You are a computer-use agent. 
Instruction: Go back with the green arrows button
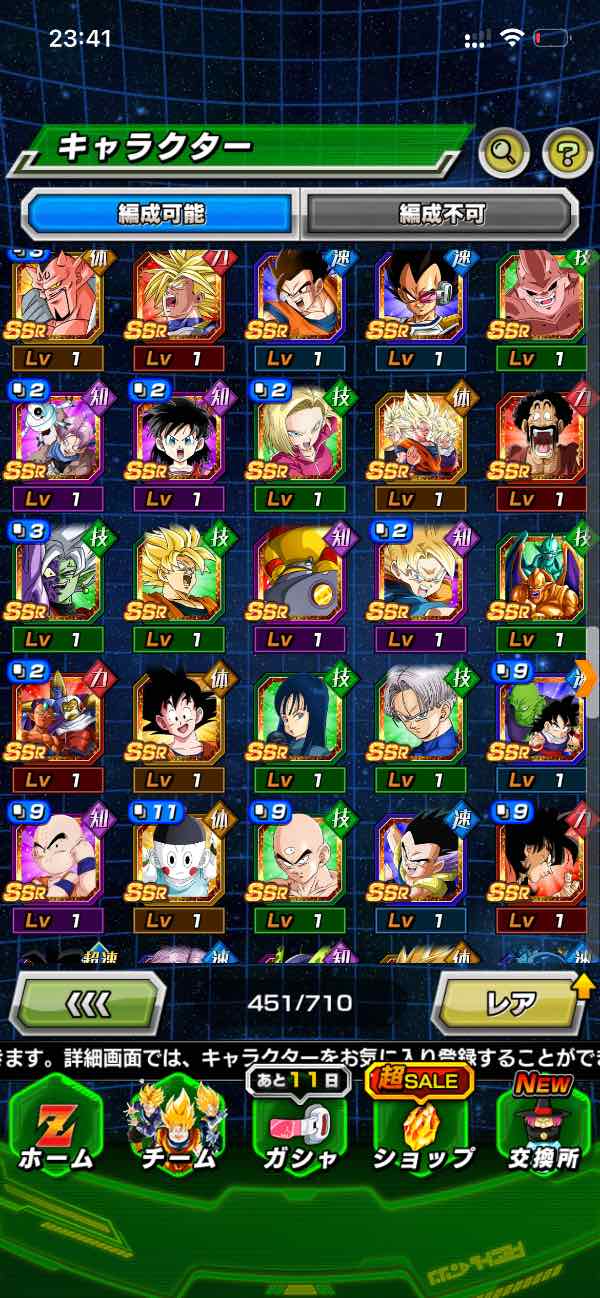tap(88, 1002)
